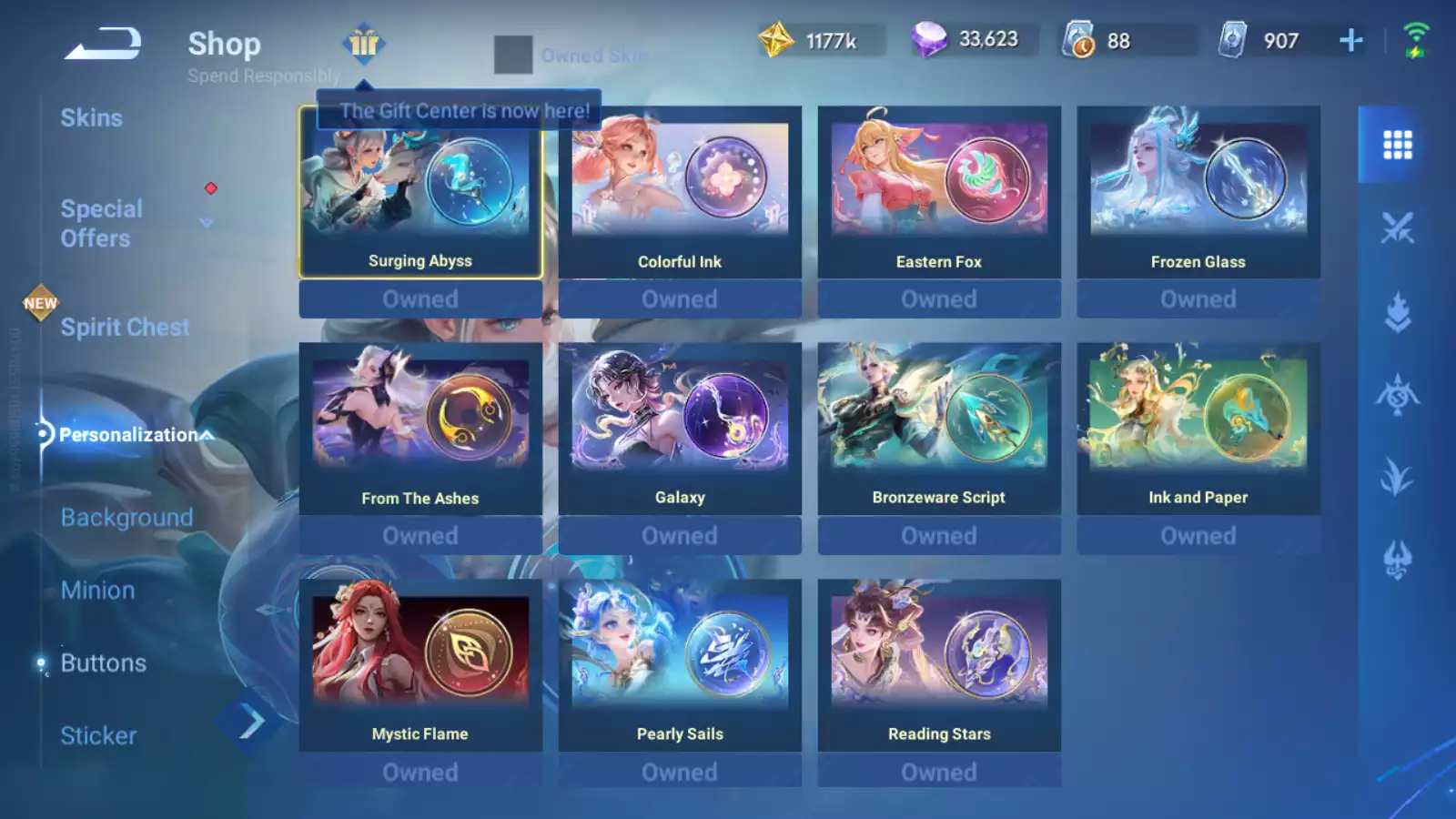Screen dimensions: 1456x819
Task: Select the Reading Stars item card
Action: (939, 665)
